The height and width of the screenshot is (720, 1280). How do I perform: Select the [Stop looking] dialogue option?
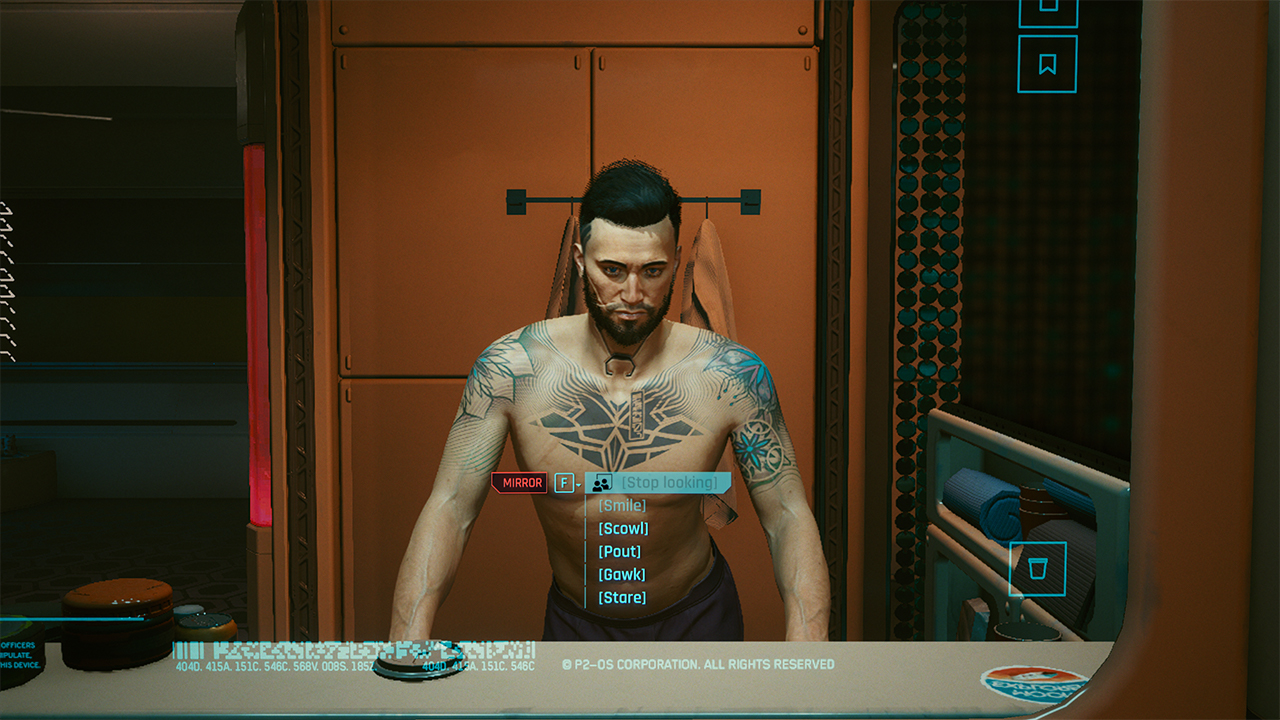671,483
